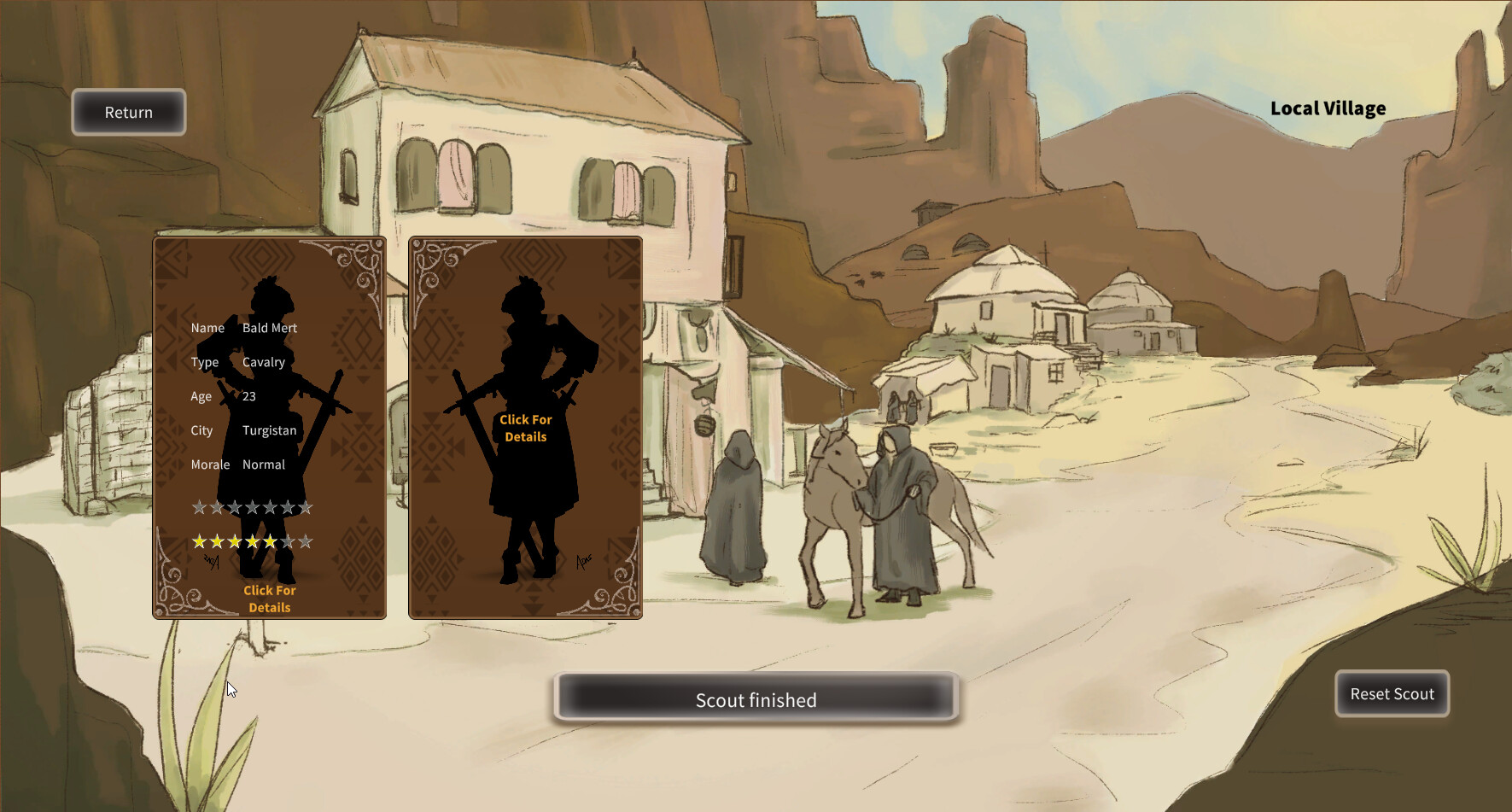Click the Age 23 entry on the card

click(x=252, y=396)
